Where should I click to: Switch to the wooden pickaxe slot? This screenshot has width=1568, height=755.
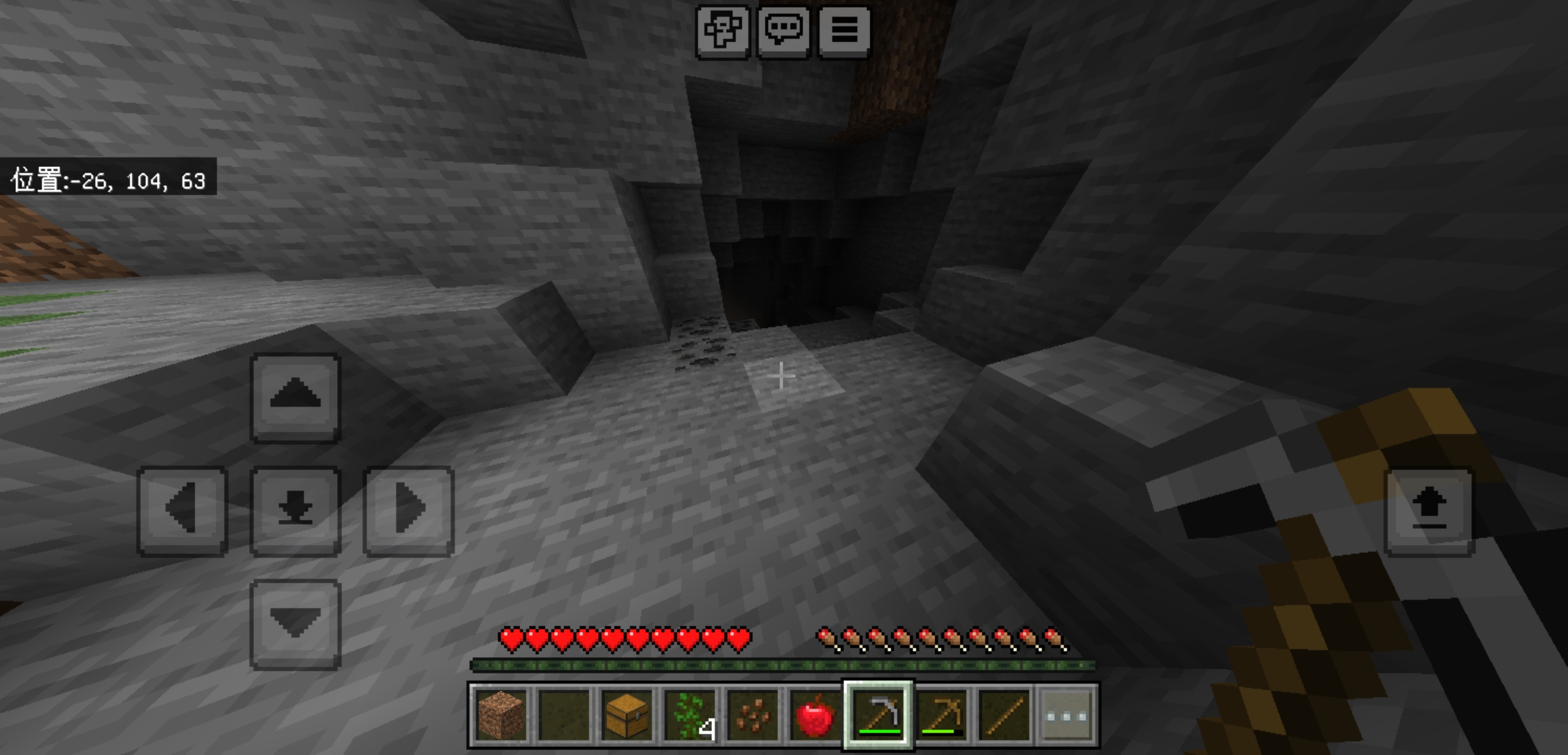pos(941,715)
